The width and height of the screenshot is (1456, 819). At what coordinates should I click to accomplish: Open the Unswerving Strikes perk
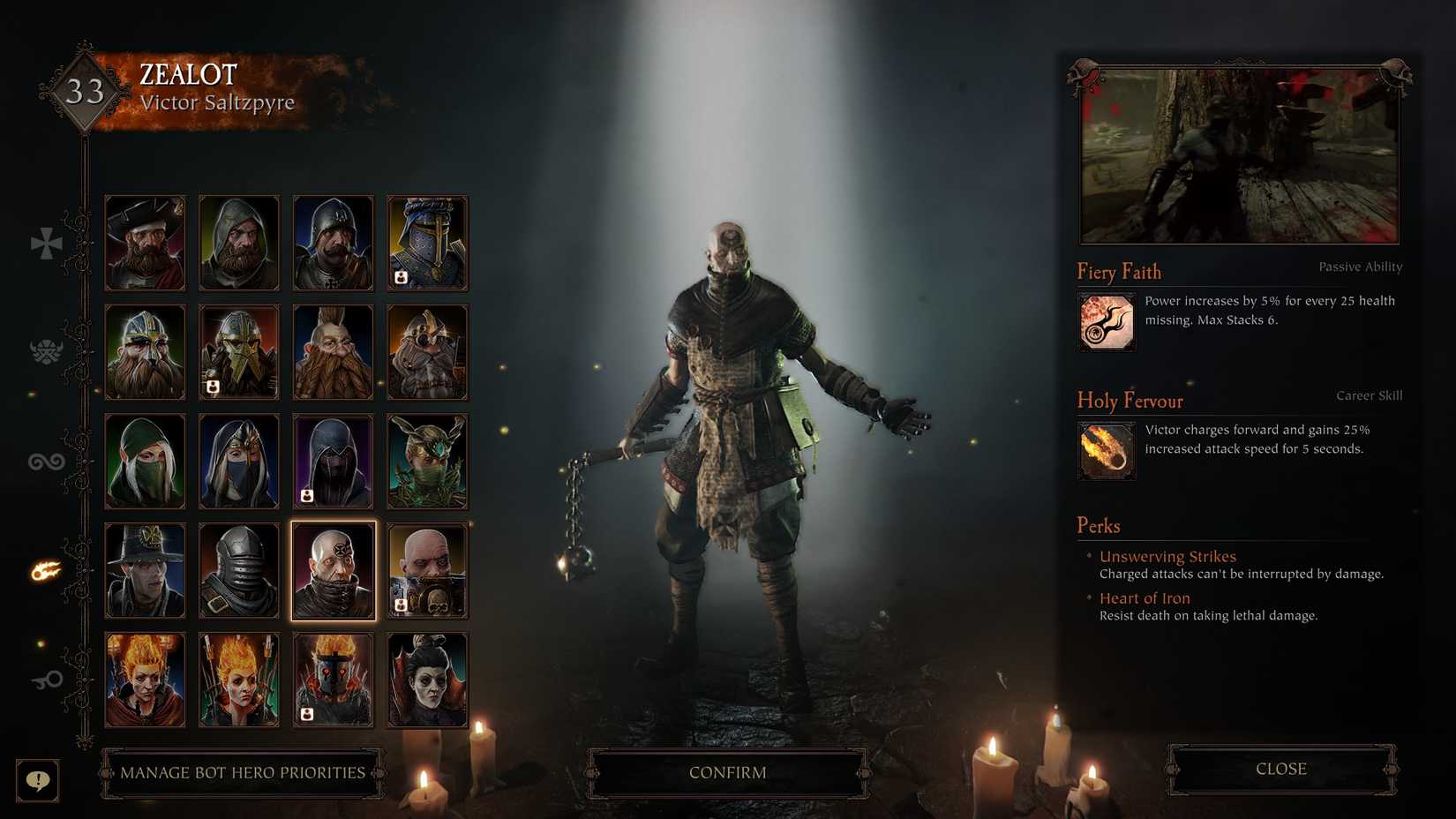(1167, 556)
